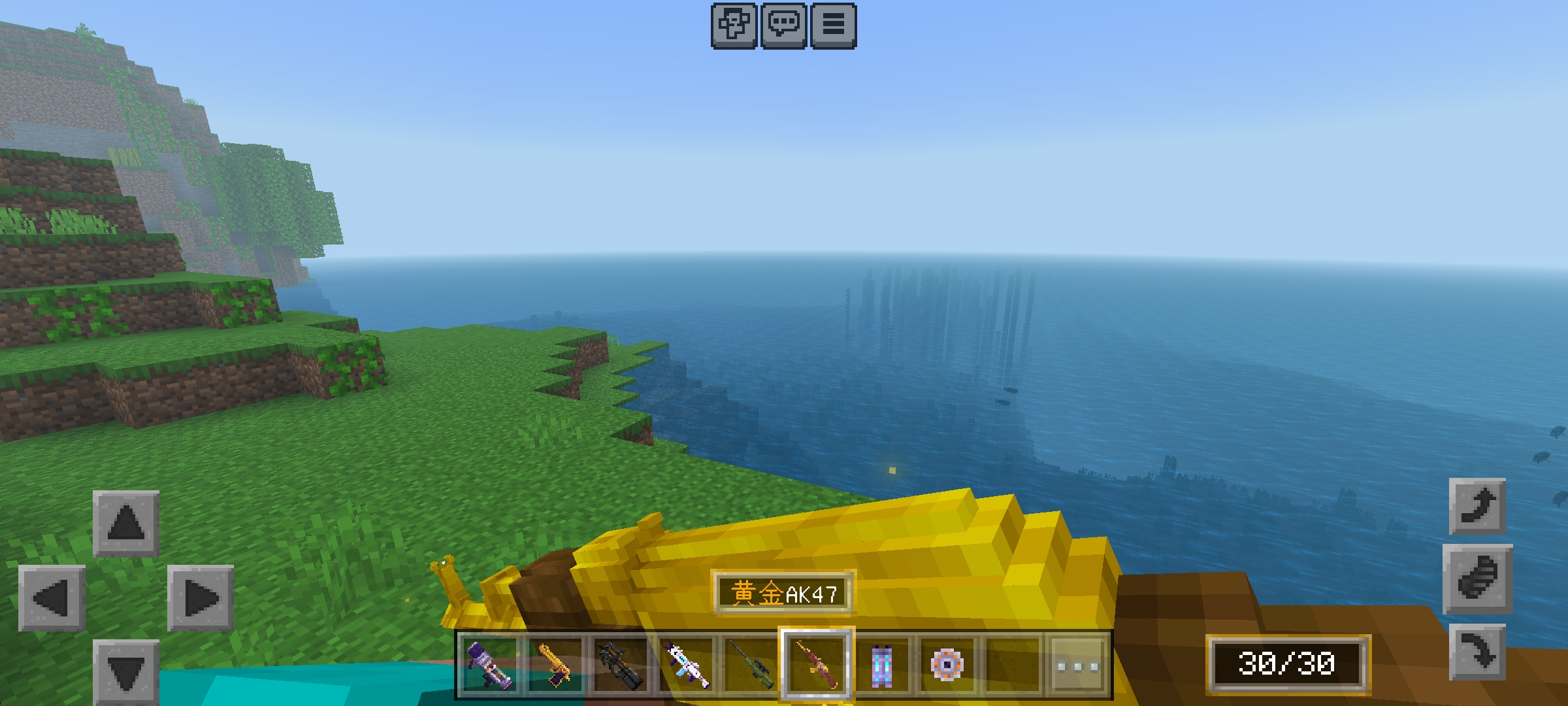This screenshot has width=1568, height=706.
Task: Select the glowing blue capsule item
Action: point(881,665)
